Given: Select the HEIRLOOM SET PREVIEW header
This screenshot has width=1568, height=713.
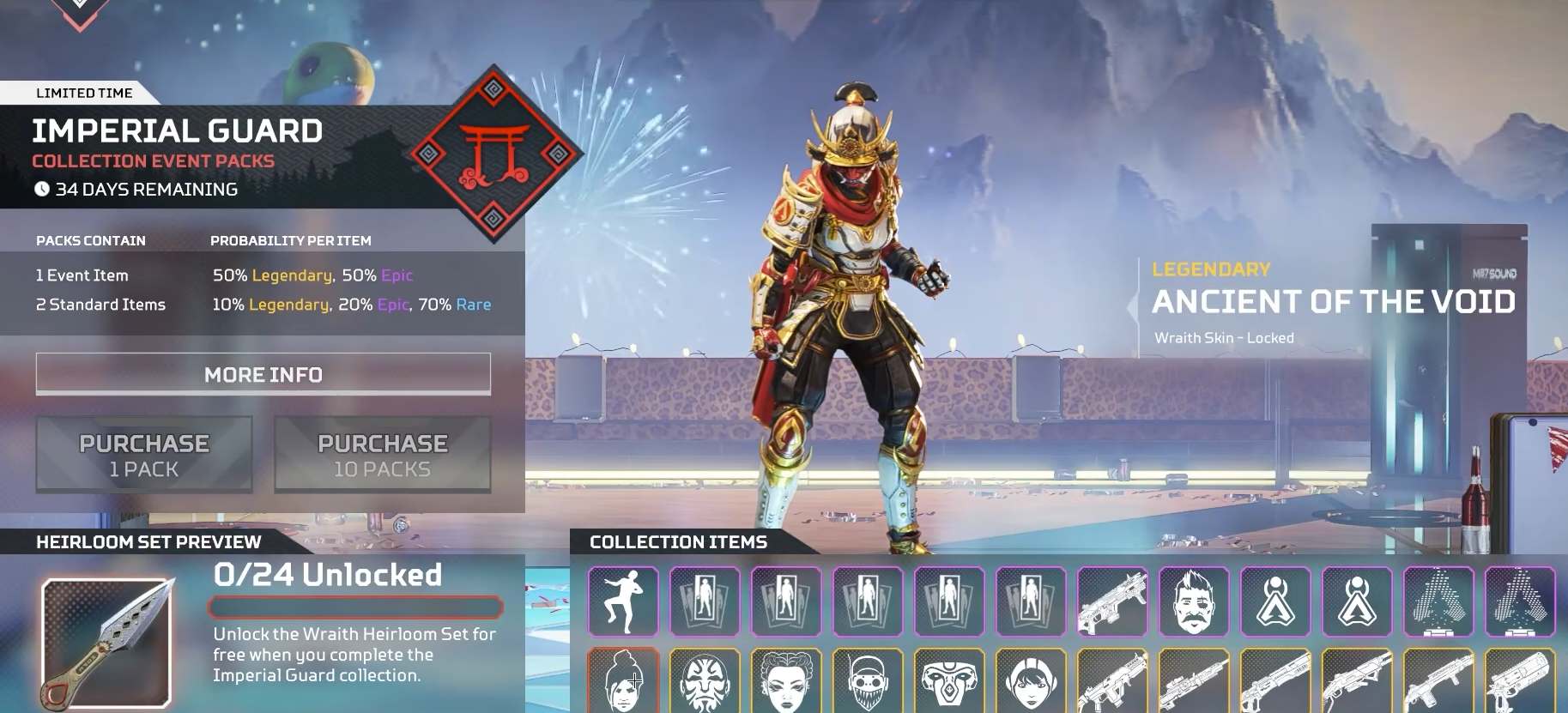Looking at the screenshot, I should (146, 541).
